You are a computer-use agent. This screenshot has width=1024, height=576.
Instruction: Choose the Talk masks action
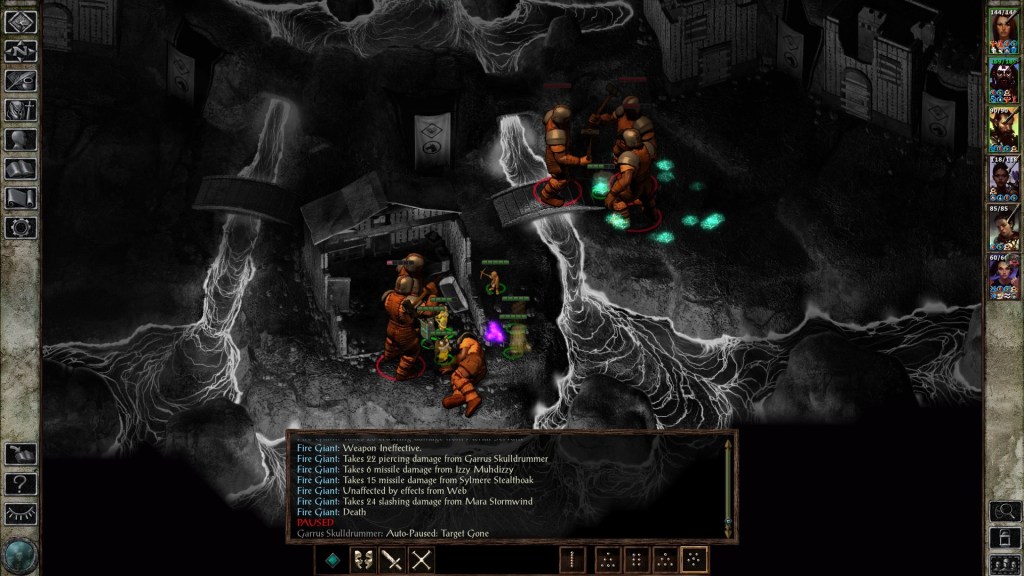pos(363,560)
